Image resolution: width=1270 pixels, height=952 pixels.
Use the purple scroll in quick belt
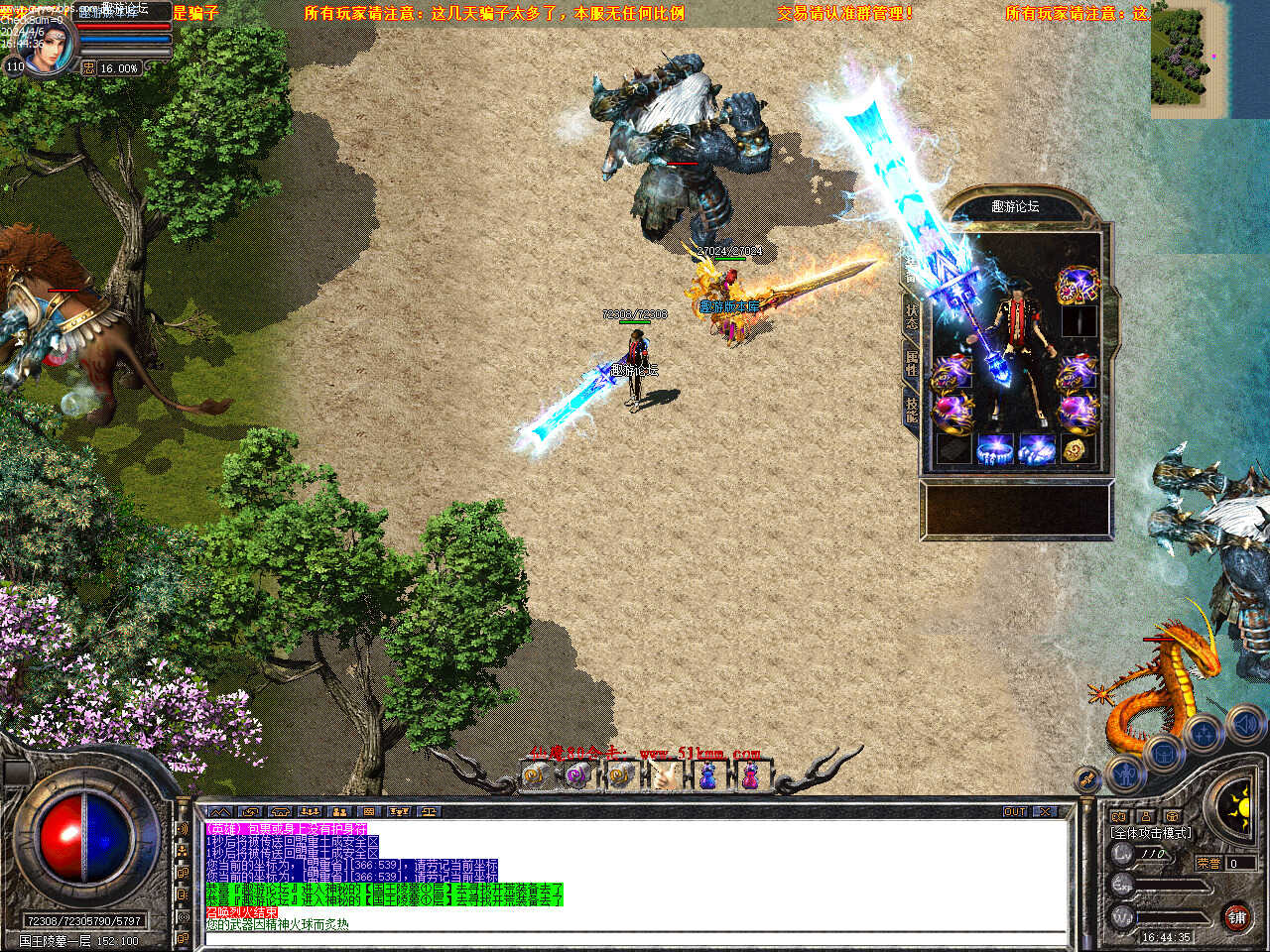(x=576, y=775)
